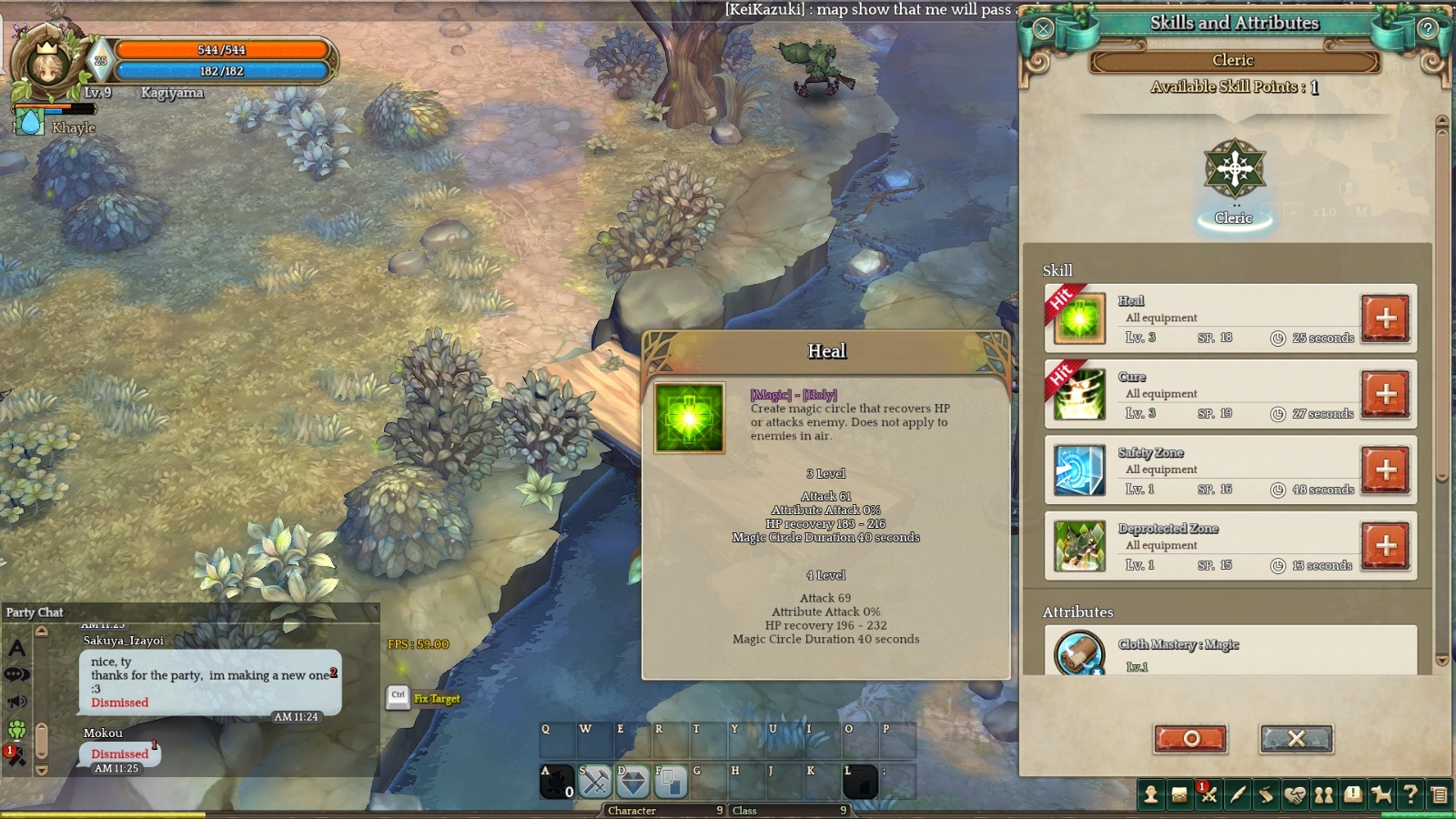The width and height of the screenshot is (1456, 819).
Task: Use the crossed sword and hammer hotbar slot
Action: pos(595,781)
